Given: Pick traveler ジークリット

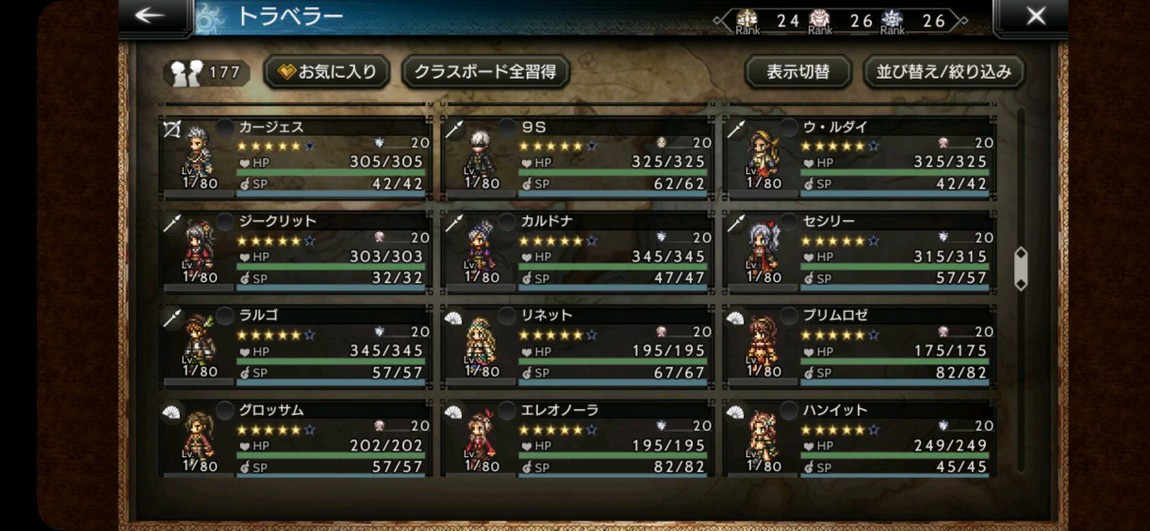Looking at the screenshot, I should tap(296, 252).
